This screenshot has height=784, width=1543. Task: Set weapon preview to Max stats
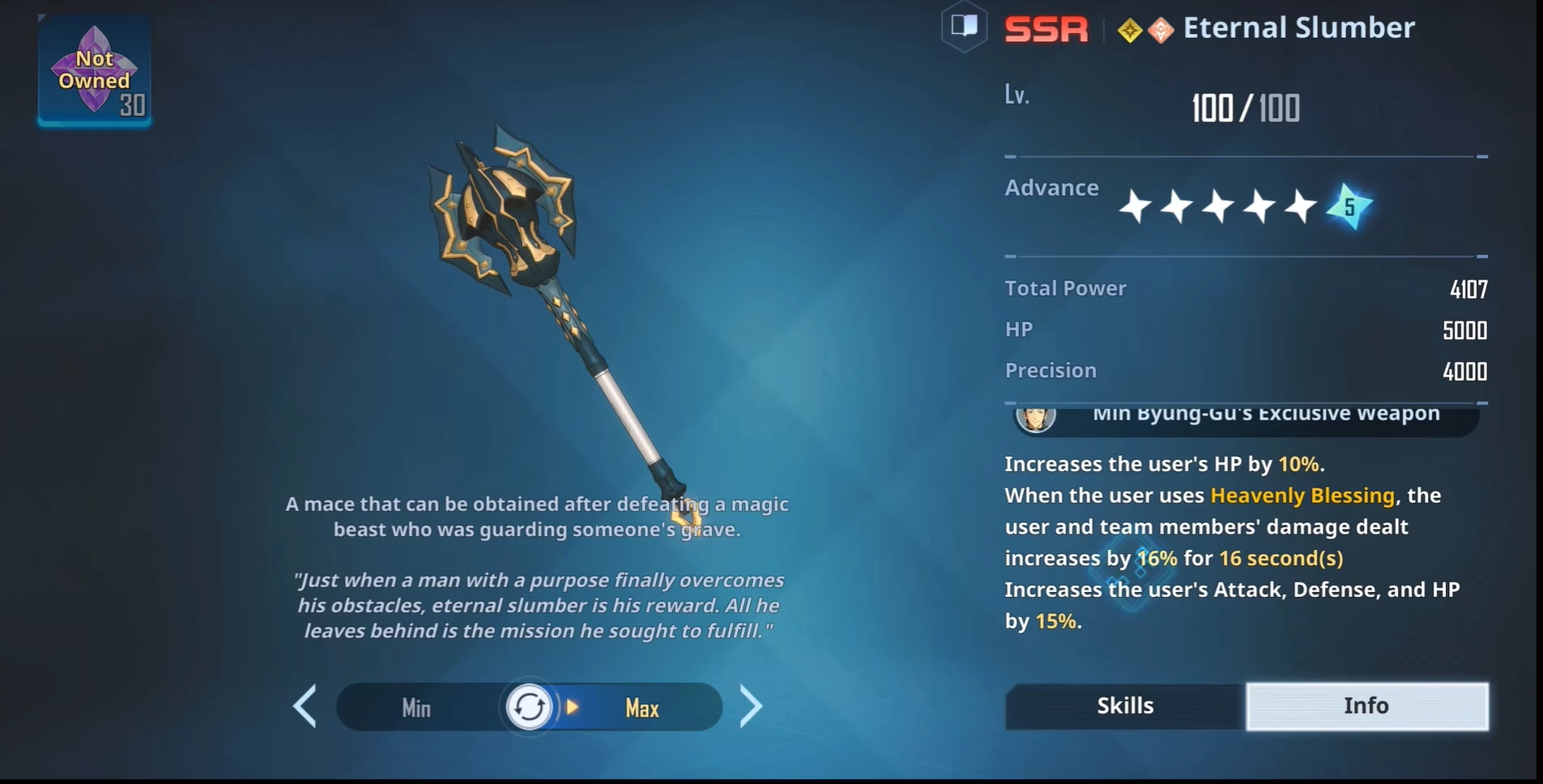pos(641,708)
